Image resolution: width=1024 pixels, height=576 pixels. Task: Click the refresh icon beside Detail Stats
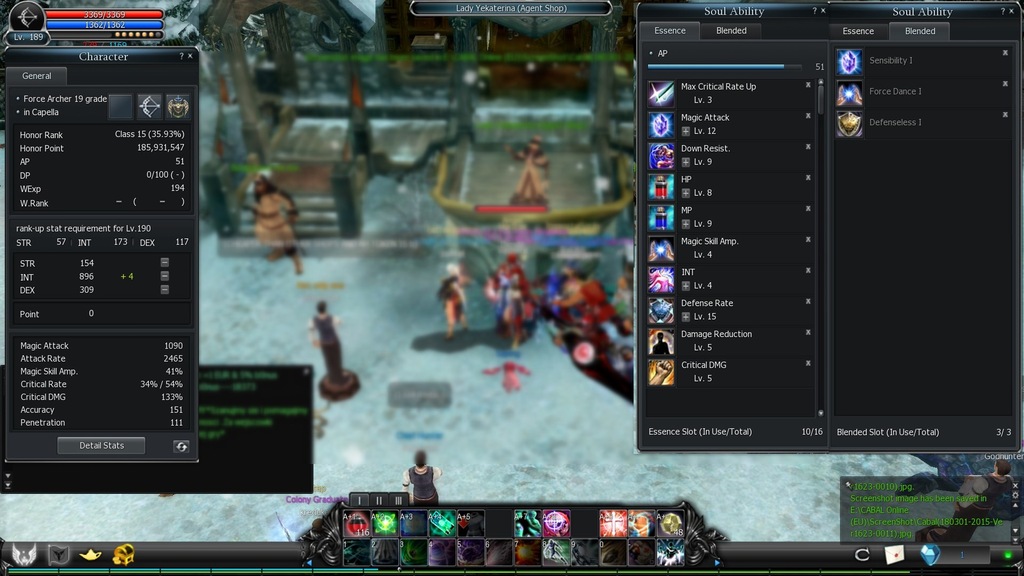[181, 446]
